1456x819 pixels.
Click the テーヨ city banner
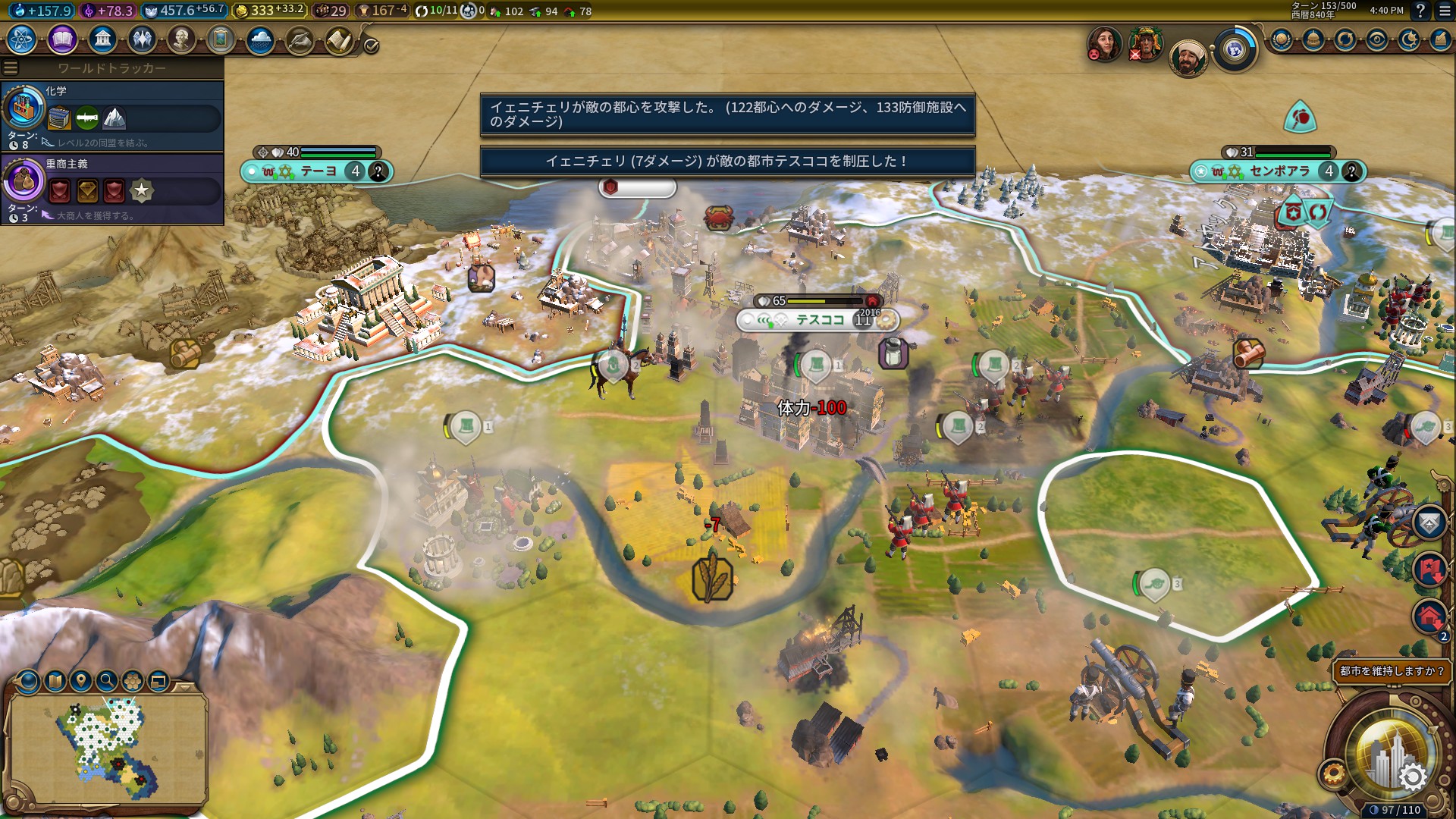(x=318, y=171)
